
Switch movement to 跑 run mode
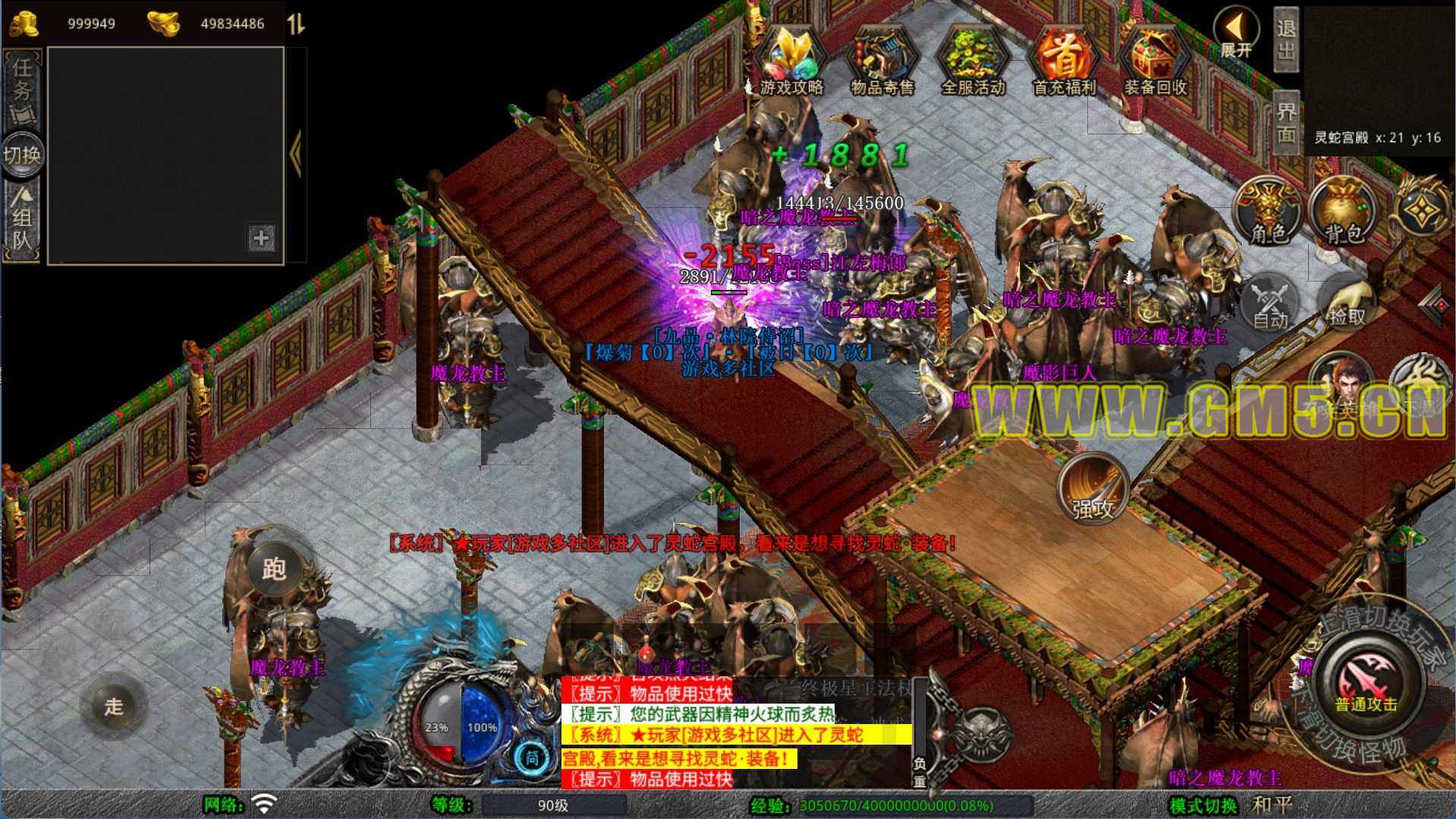(x=273, y=569)
